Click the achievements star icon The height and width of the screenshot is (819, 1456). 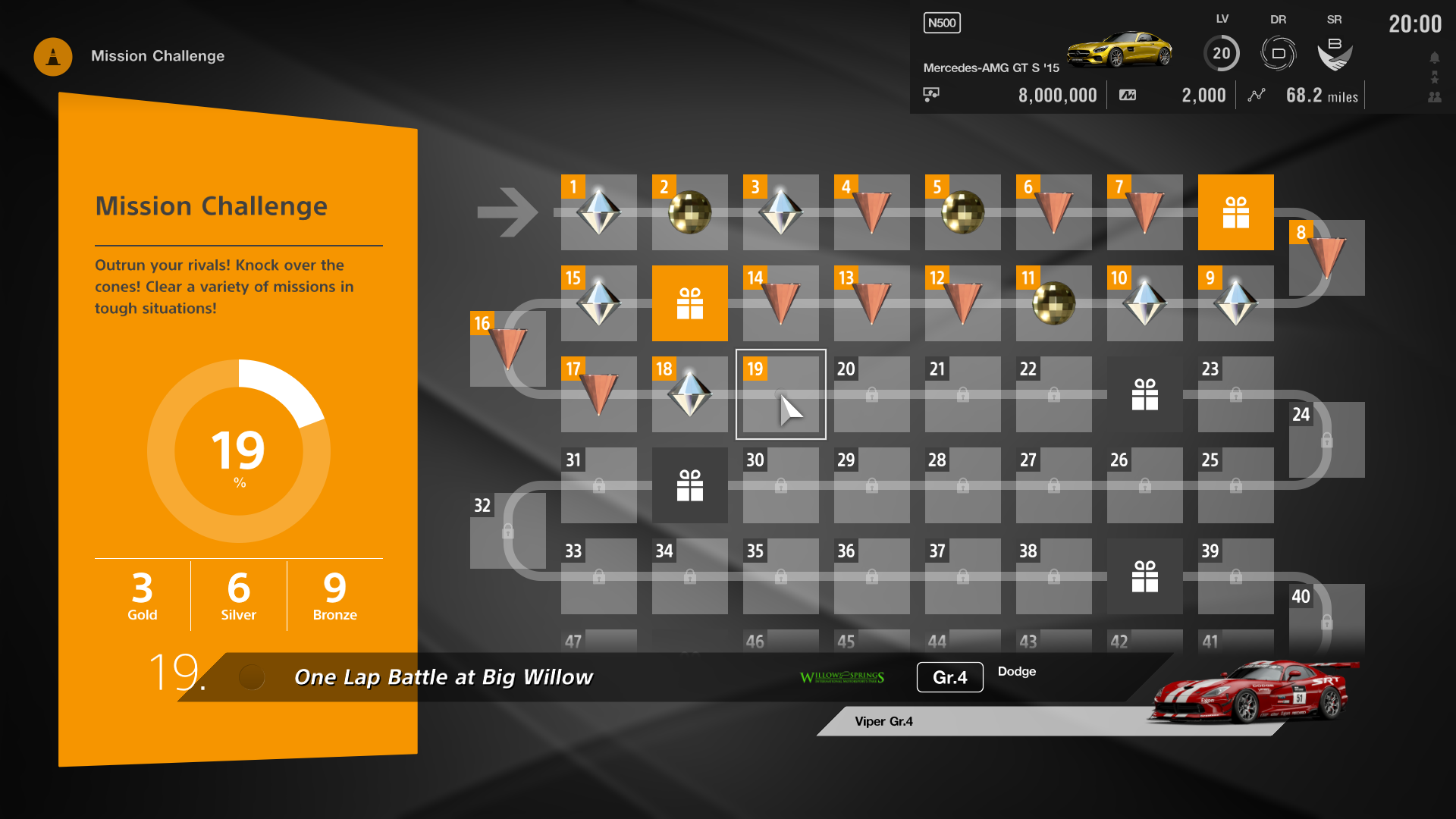pyautogui.click(x=1433, y=76)
